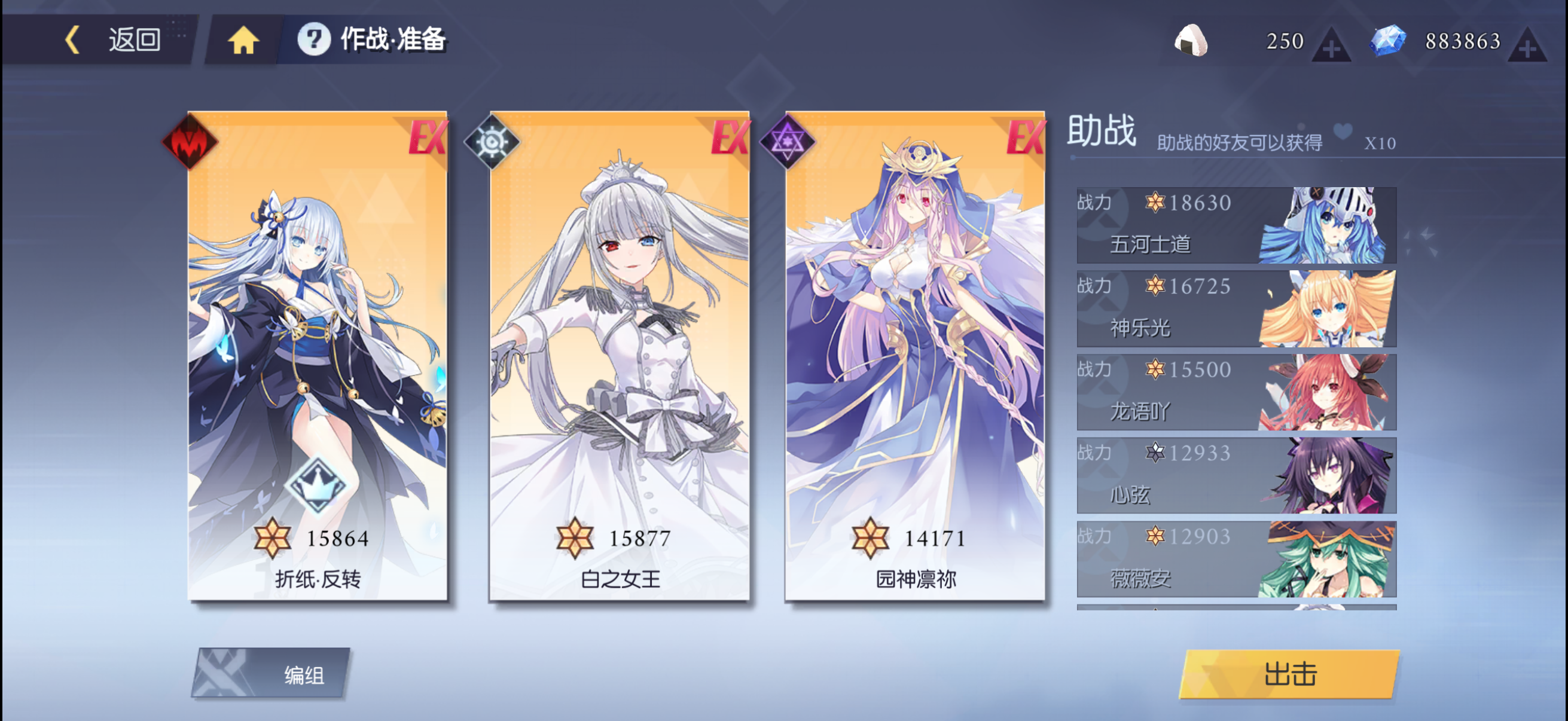Click the 助战 support panel header
The width and height of the screenshot is (1568, 721).
[1100, 135]
